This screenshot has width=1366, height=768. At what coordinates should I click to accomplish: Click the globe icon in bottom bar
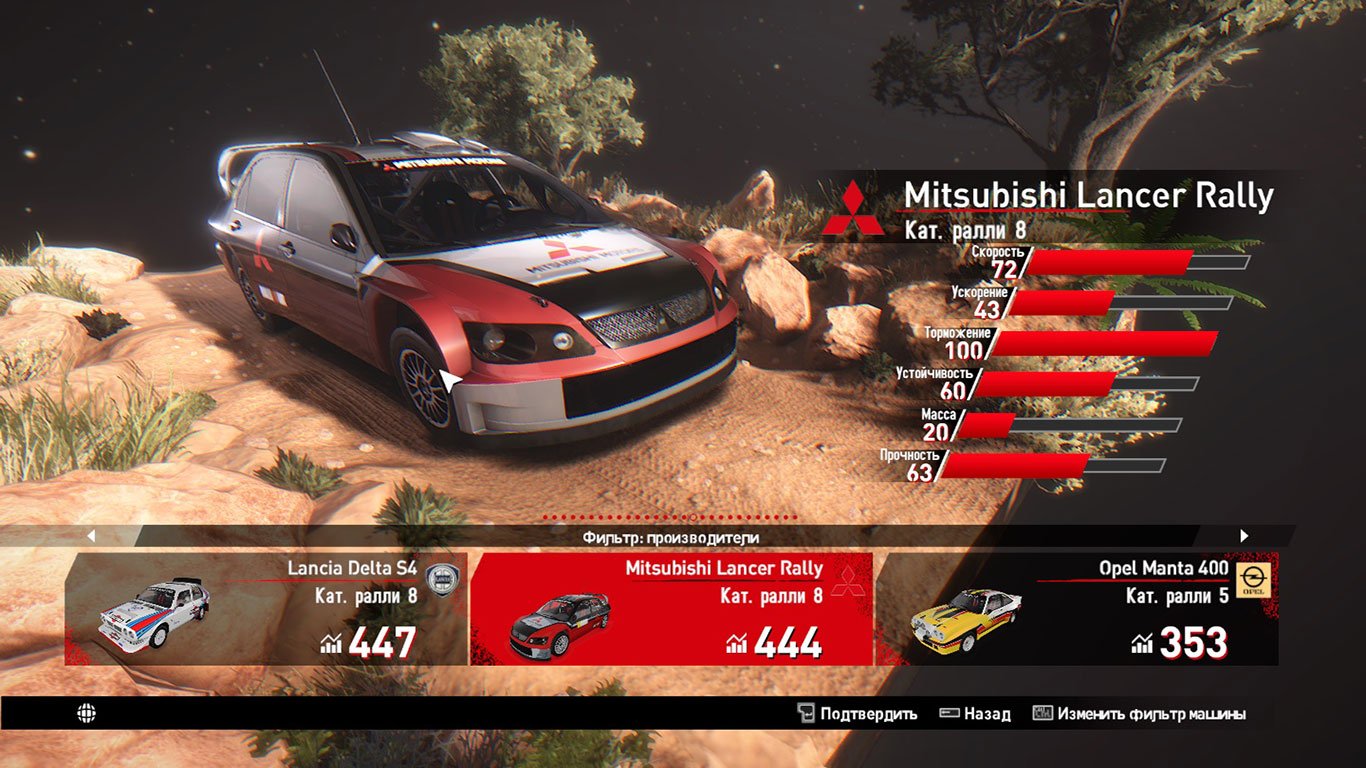[x=87, y=713]
